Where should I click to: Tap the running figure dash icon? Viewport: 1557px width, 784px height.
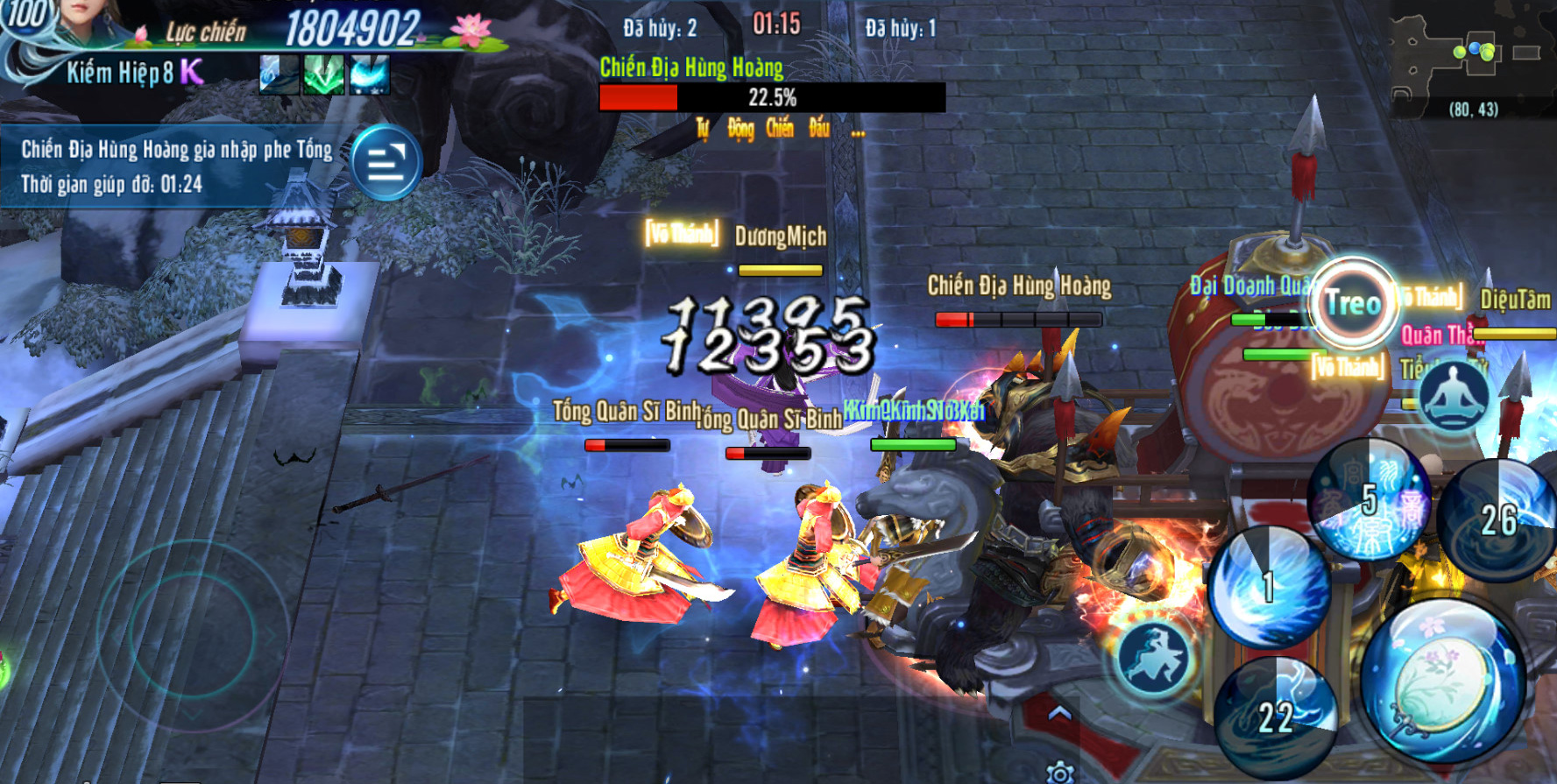[1156, 657]
